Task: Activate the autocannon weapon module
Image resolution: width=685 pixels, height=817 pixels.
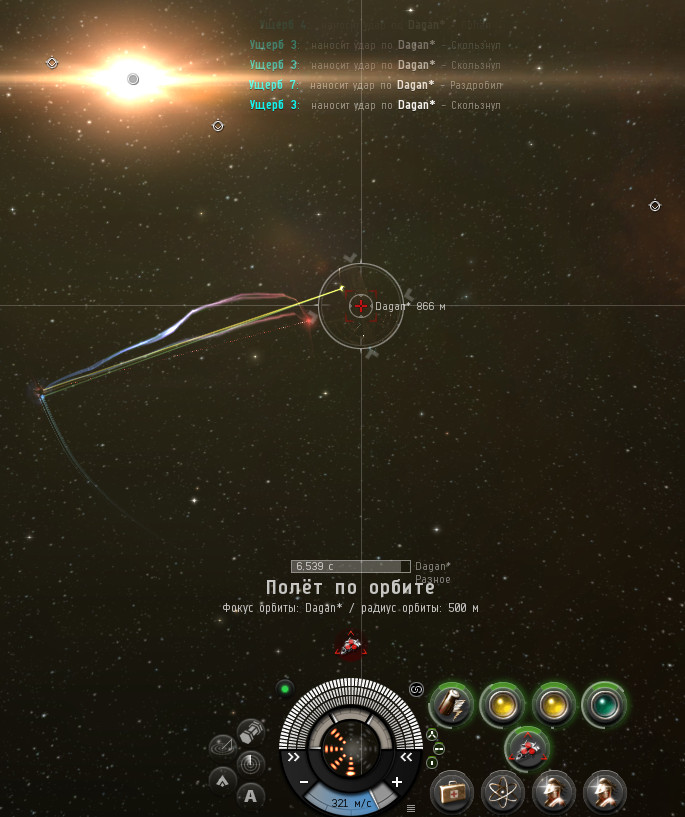Action: click(451, 704)
